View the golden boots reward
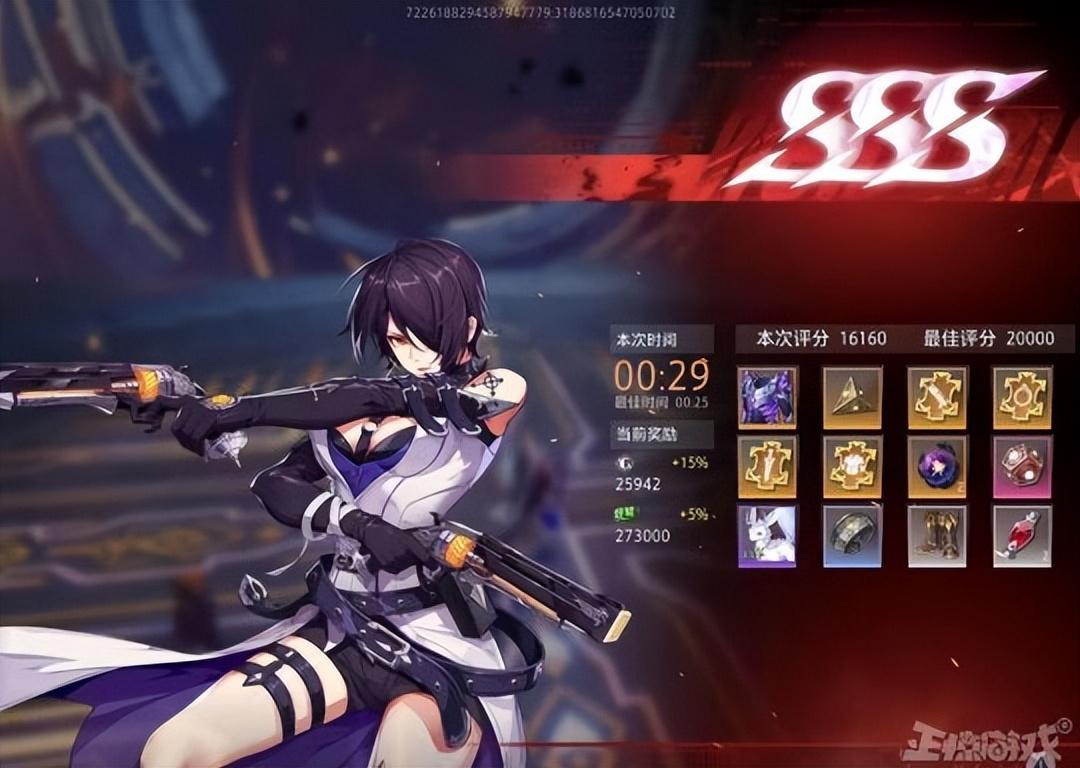1080x768 pixels. click(937, 535)
